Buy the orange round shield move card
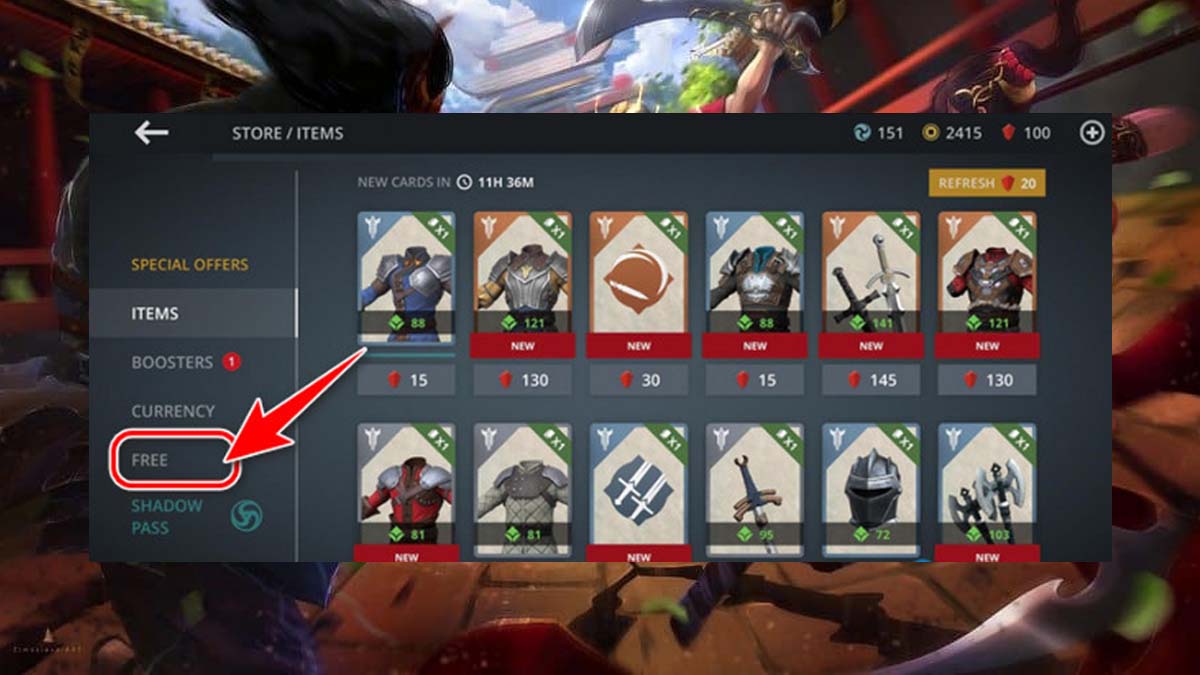Screen dimensions: 1200x675 [638, 275]
